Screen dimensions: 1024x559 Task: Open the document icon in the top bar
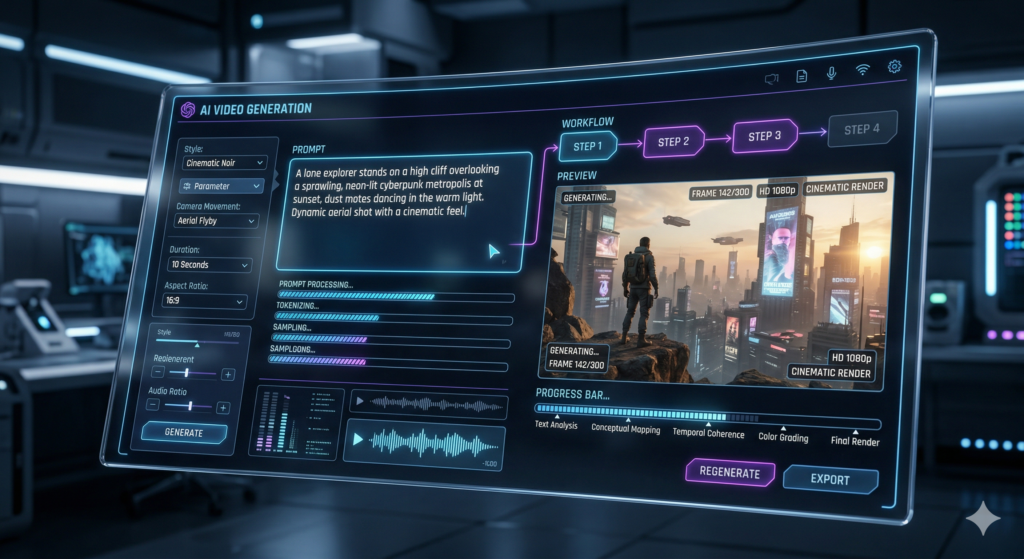[801, 75]
